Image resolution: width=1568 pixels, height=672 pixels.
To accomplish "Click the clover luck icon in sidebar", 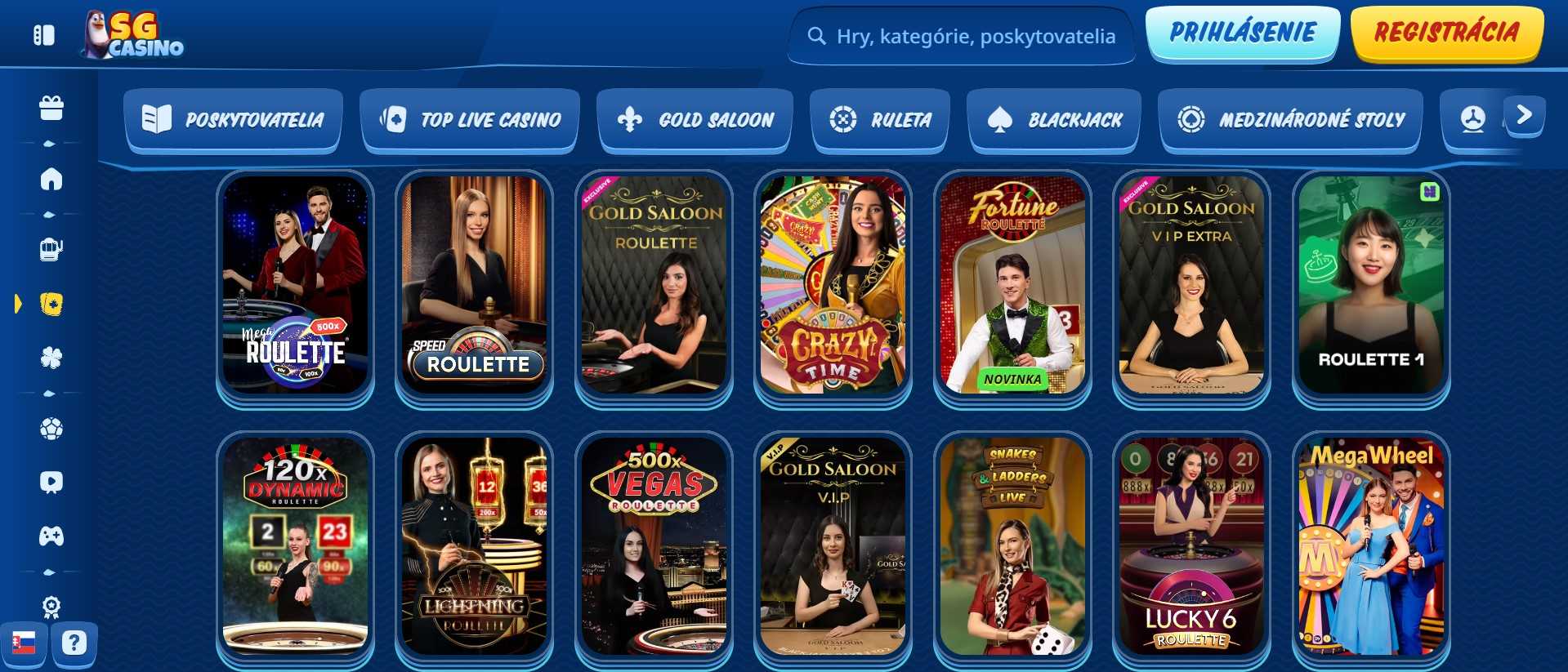I will [x=52, y=357].
